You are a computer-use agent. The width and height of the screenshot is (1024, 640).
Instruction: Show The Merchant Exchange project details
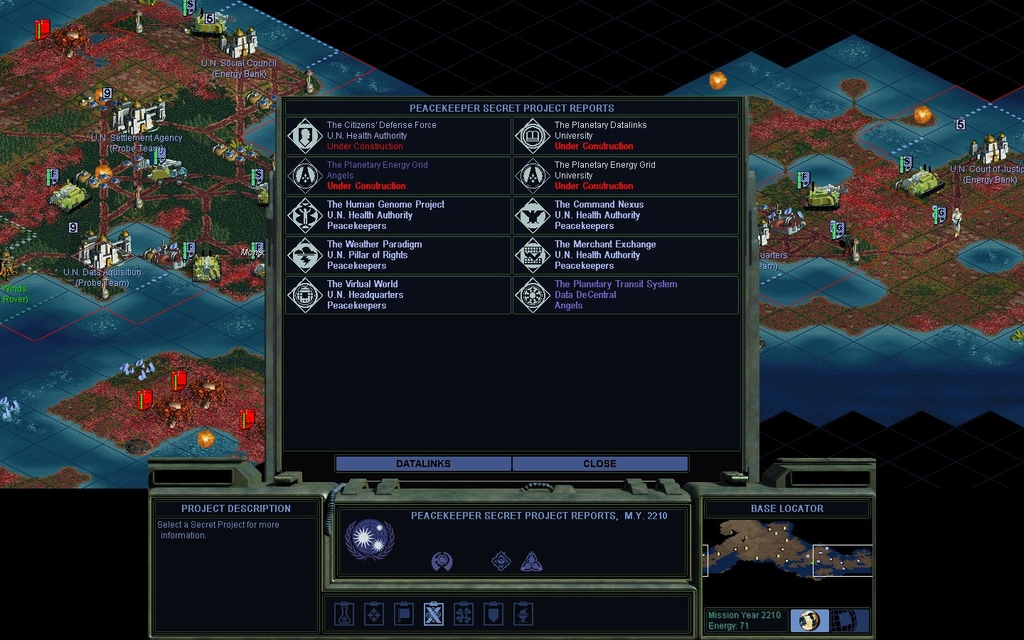click(x=626, y=255)
